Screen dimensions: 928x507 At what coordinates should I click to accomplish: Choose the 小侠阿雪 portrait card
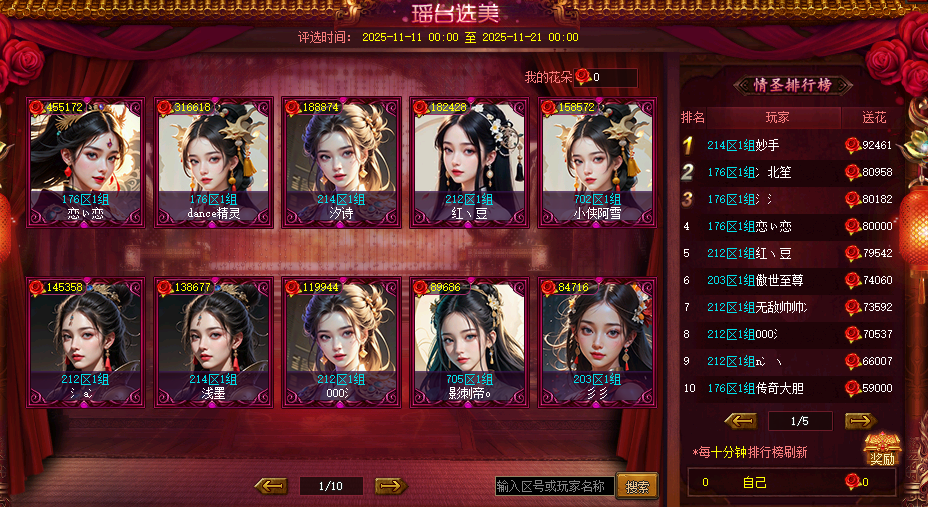(x=597, y=160)
